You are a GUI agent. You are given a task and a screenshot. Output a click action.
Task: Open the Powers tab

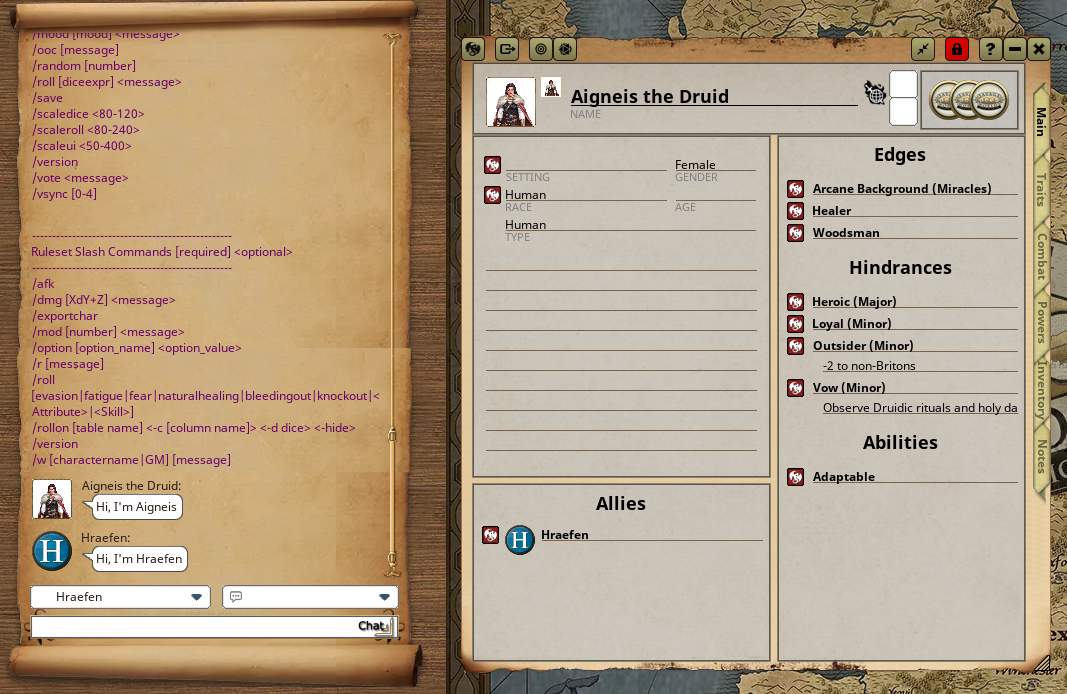point(1041,322)
